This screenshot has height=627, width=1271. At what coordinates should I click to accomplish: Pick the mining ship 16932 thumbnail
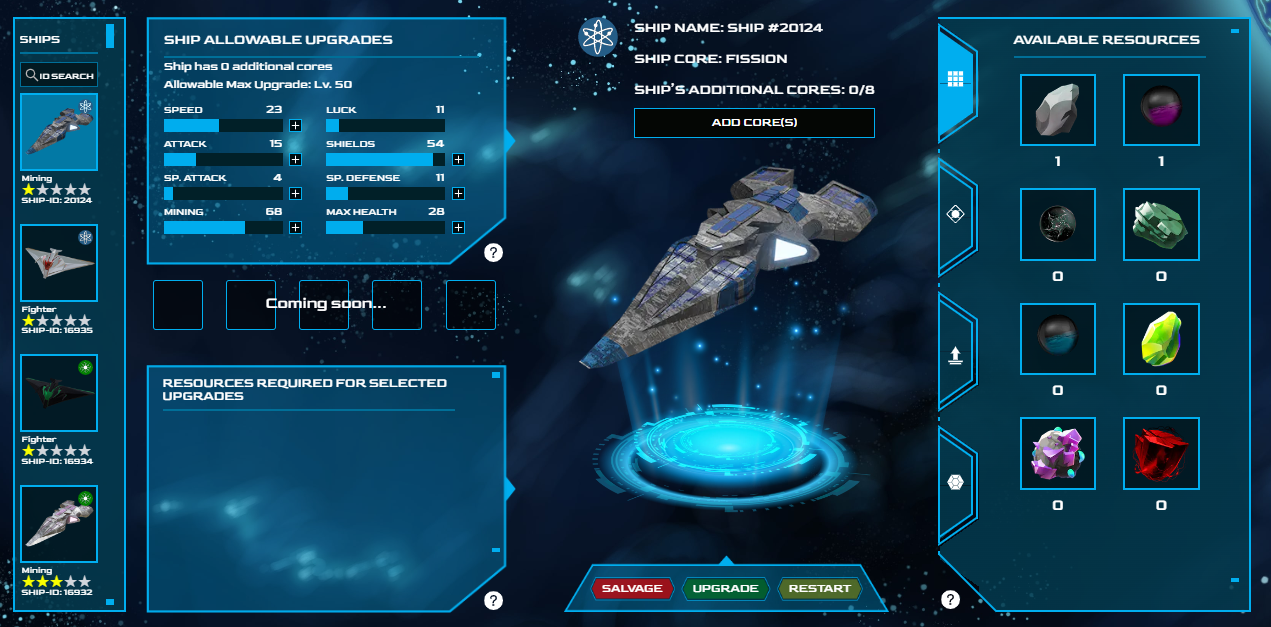pos(59,524)
